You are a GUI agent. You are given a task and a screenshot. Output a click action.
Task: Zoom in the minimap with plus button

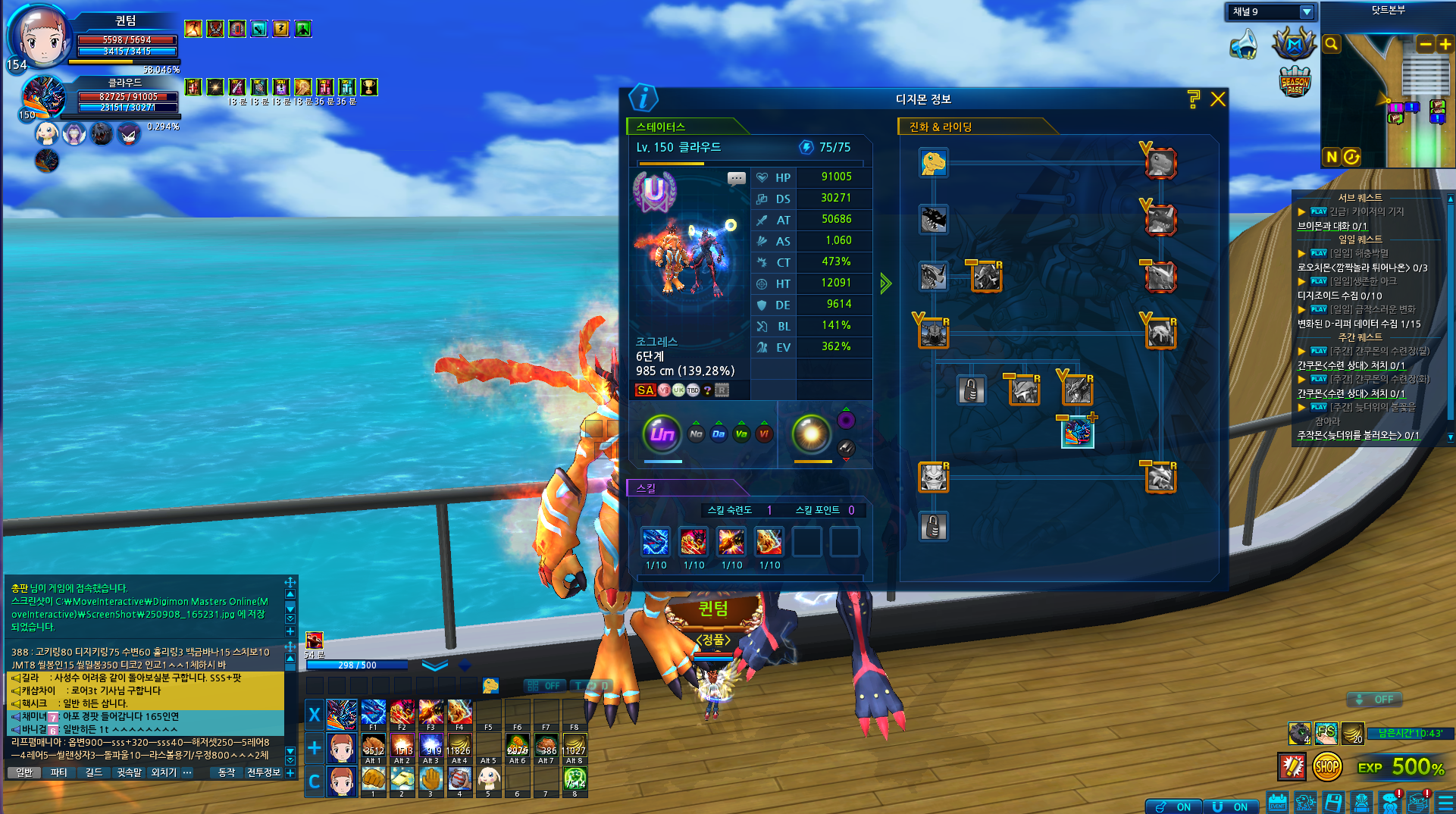[1445, 45]
